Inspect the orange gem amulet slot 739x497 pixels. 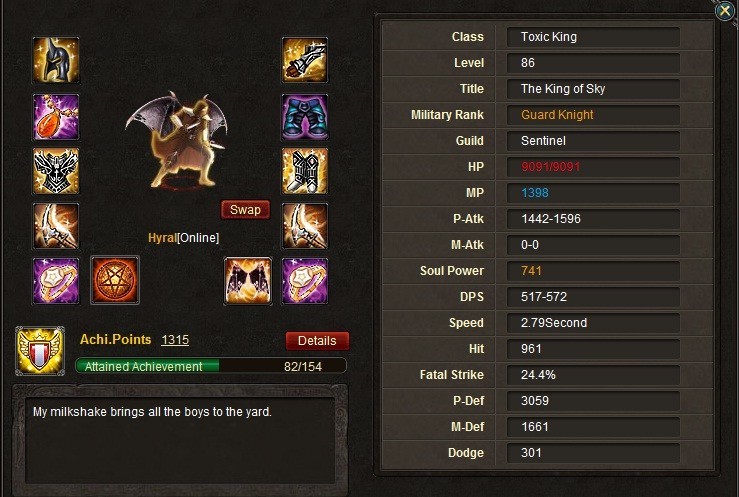[57, 117]
